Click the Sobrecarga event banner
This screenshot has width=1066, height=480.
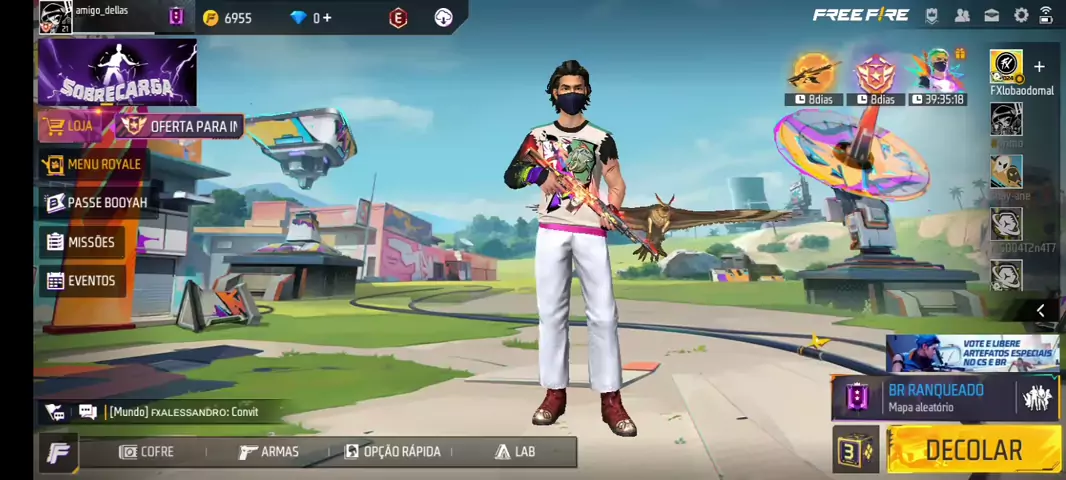(x=117, y=73)
